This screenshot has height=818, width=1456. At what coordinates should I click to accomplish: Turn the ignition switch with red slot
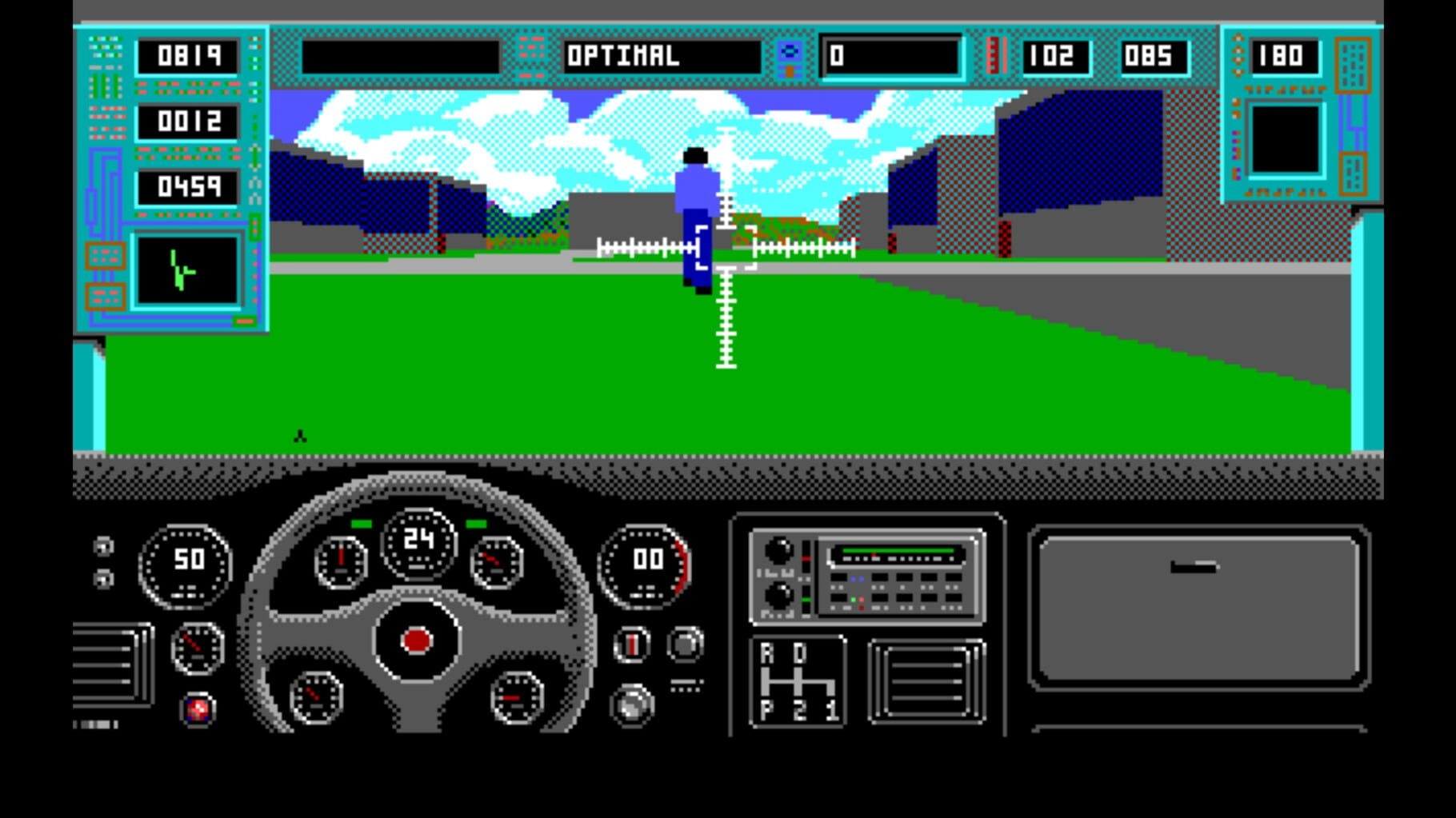click(632, 644)
